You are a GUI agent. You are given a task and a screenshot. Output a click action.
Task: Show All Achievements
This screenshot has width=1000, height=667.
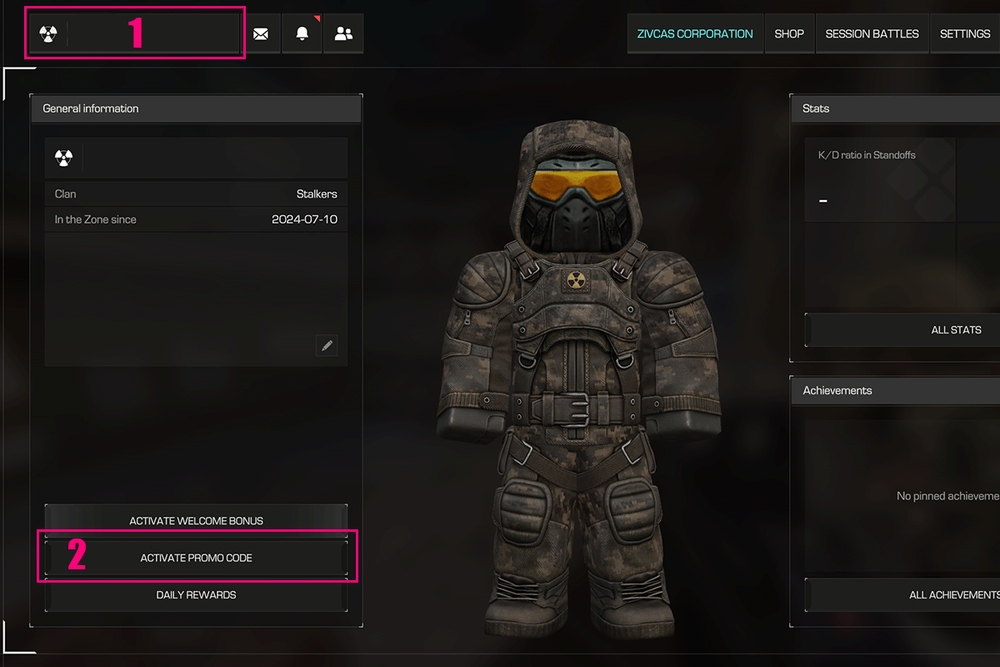(x=953, y=595)
